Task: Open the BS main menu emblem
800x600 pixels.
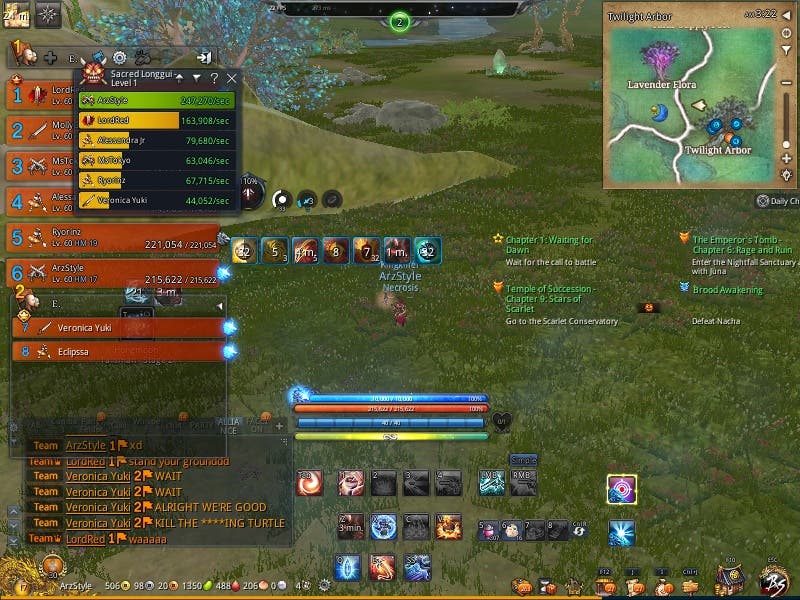Action: point(773,580)
